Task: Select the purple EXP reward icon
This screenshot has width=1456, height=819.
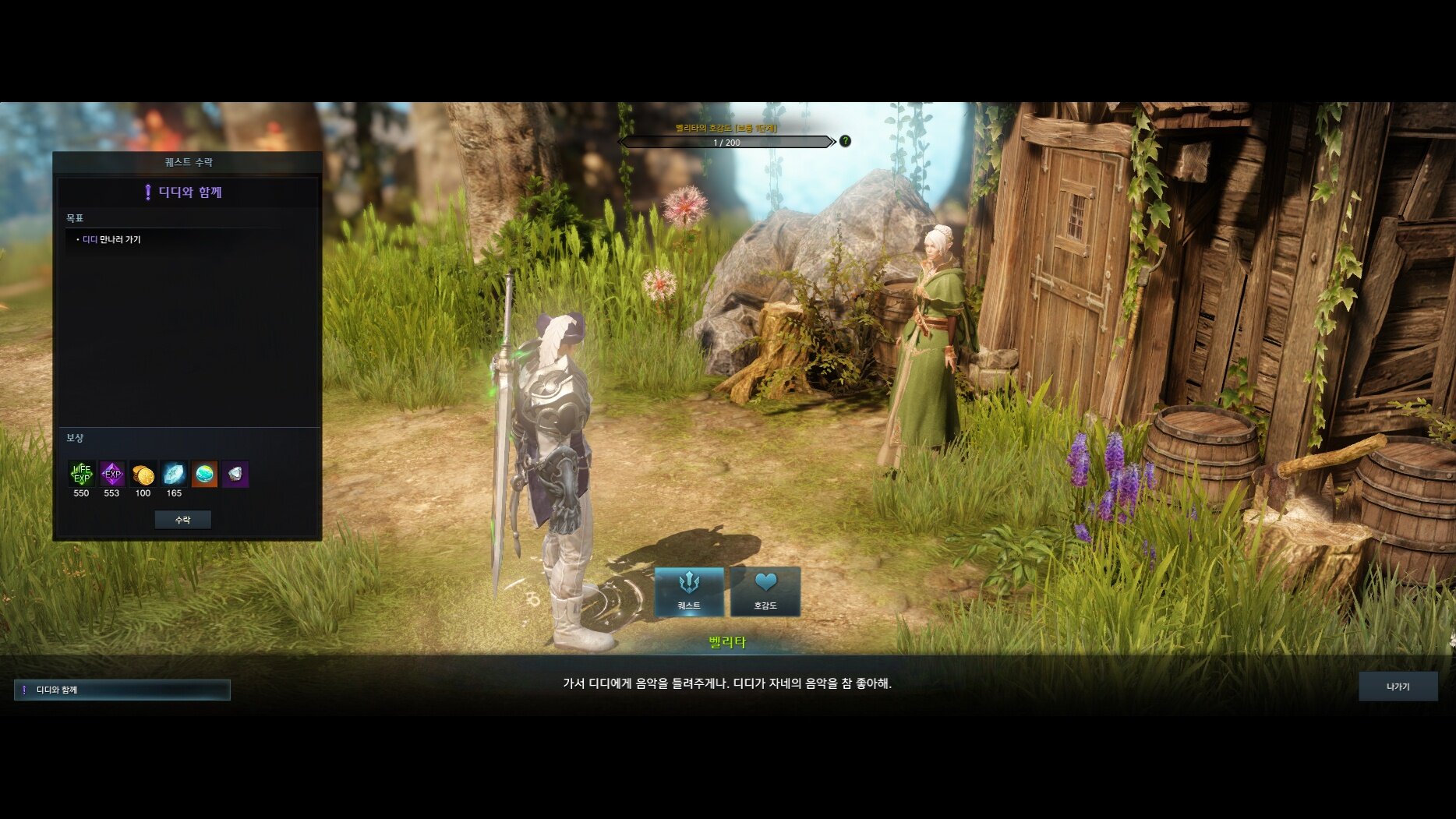Action: 112,473
